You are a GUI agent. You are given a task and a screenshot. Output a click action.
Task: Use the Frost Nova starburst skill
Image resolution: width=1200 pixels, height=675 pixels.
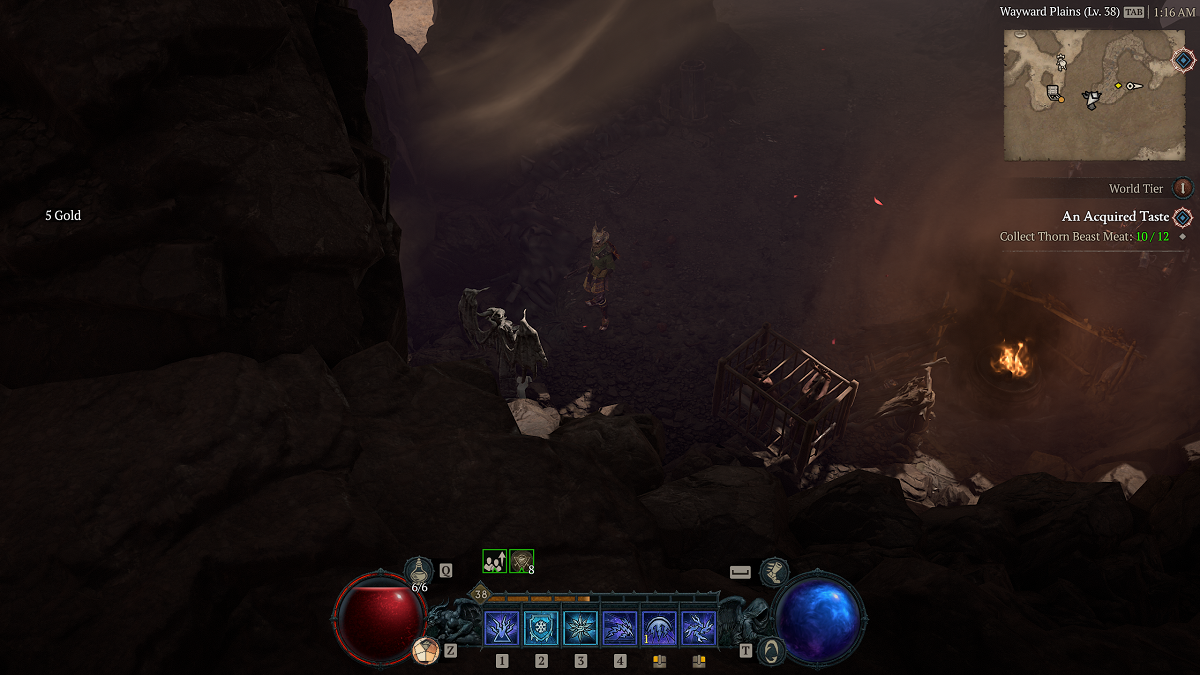point(580,628)
